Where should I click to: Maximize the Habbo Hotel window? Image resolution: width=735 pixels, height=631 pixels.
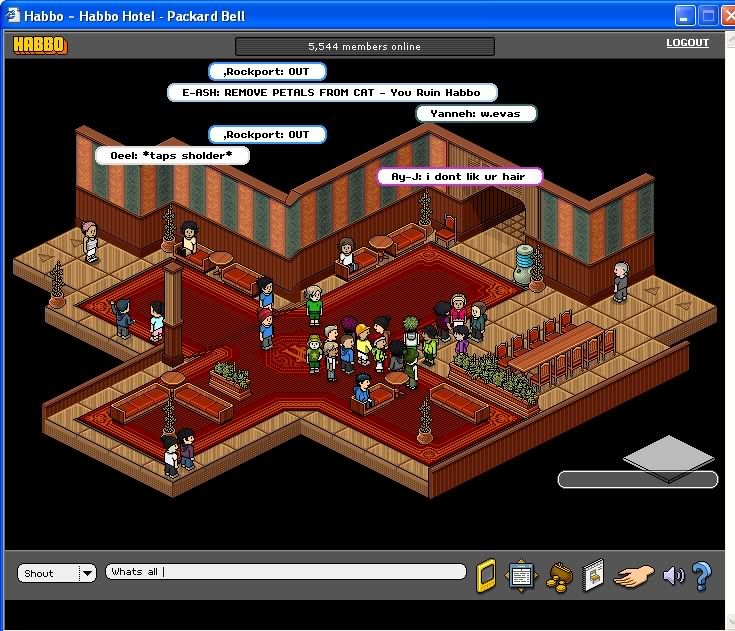[x=708, y=16]
